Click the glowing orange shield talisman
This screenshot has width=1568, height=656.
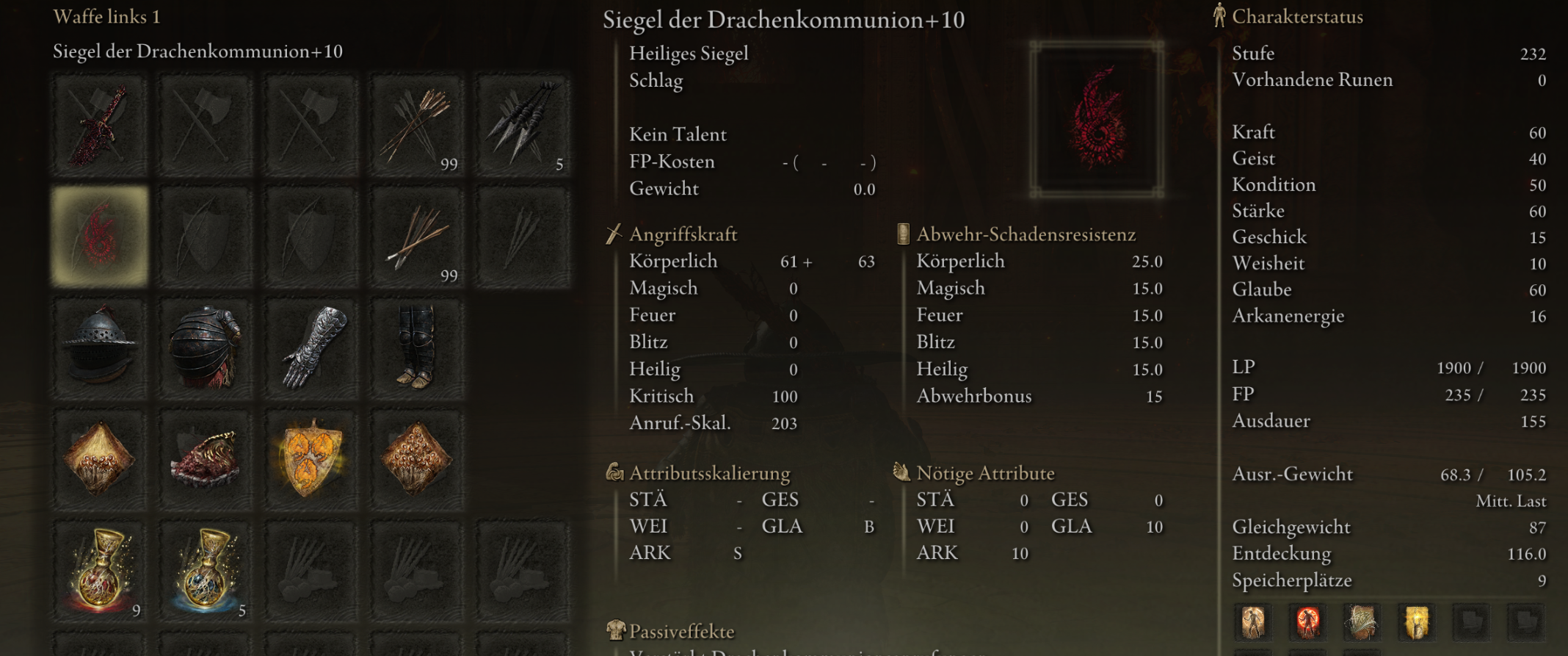(x=311, y=455)
